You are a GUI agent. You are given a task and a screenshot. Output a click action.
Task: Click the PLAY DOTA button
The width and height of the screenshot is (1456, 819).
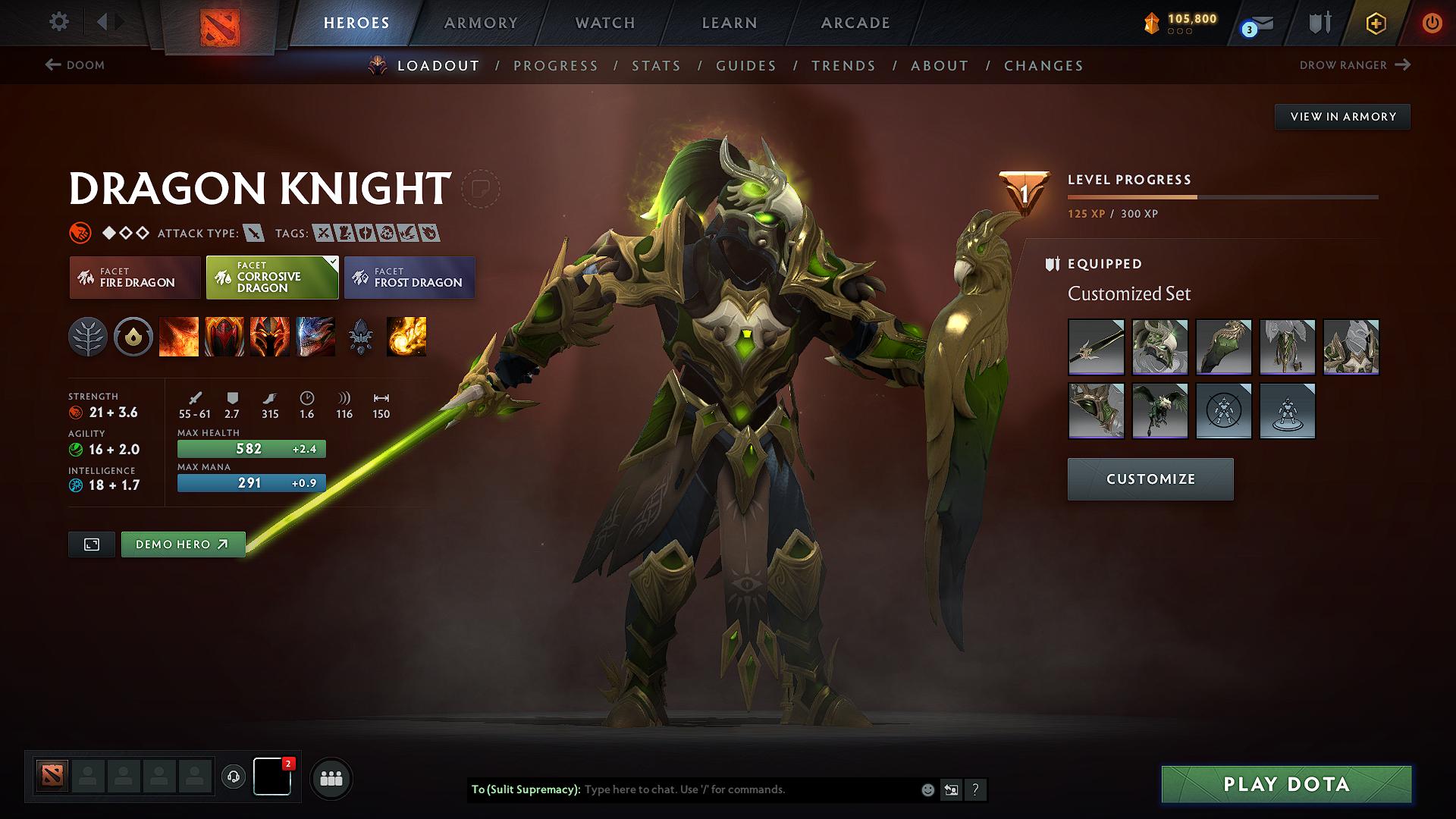tap(1285, 785)
